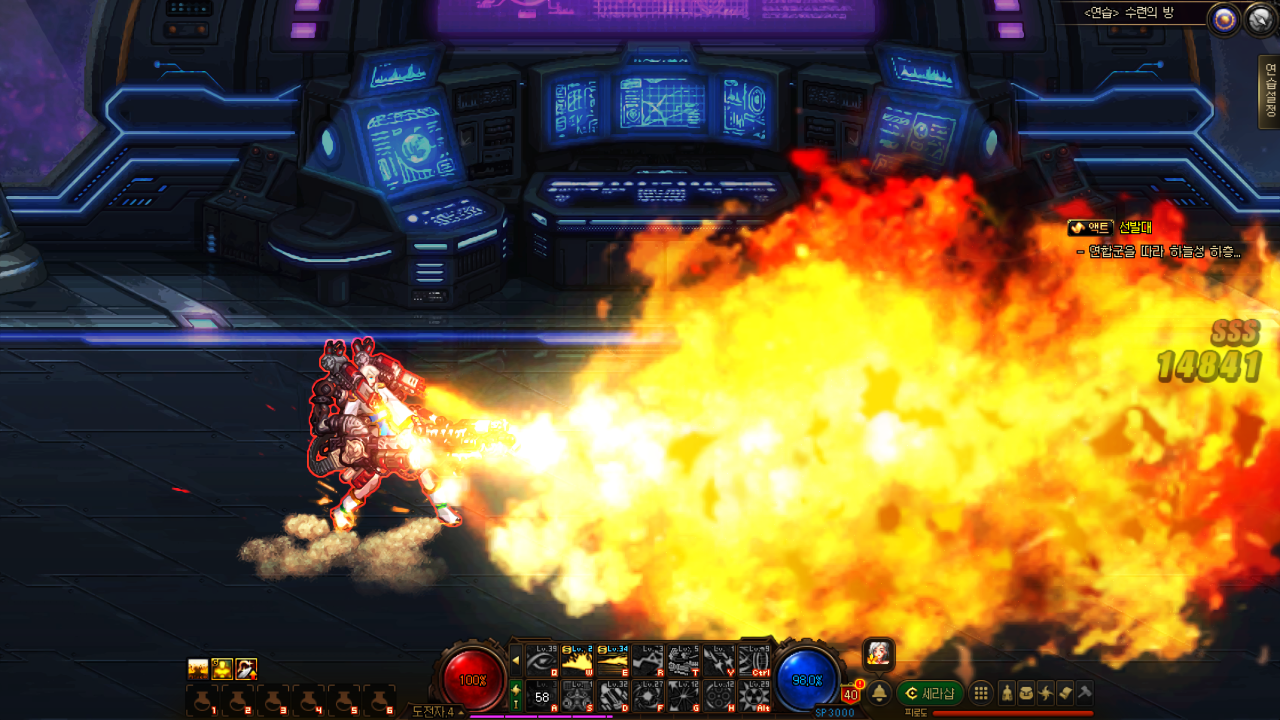Open the notification bell

(880, 693)
